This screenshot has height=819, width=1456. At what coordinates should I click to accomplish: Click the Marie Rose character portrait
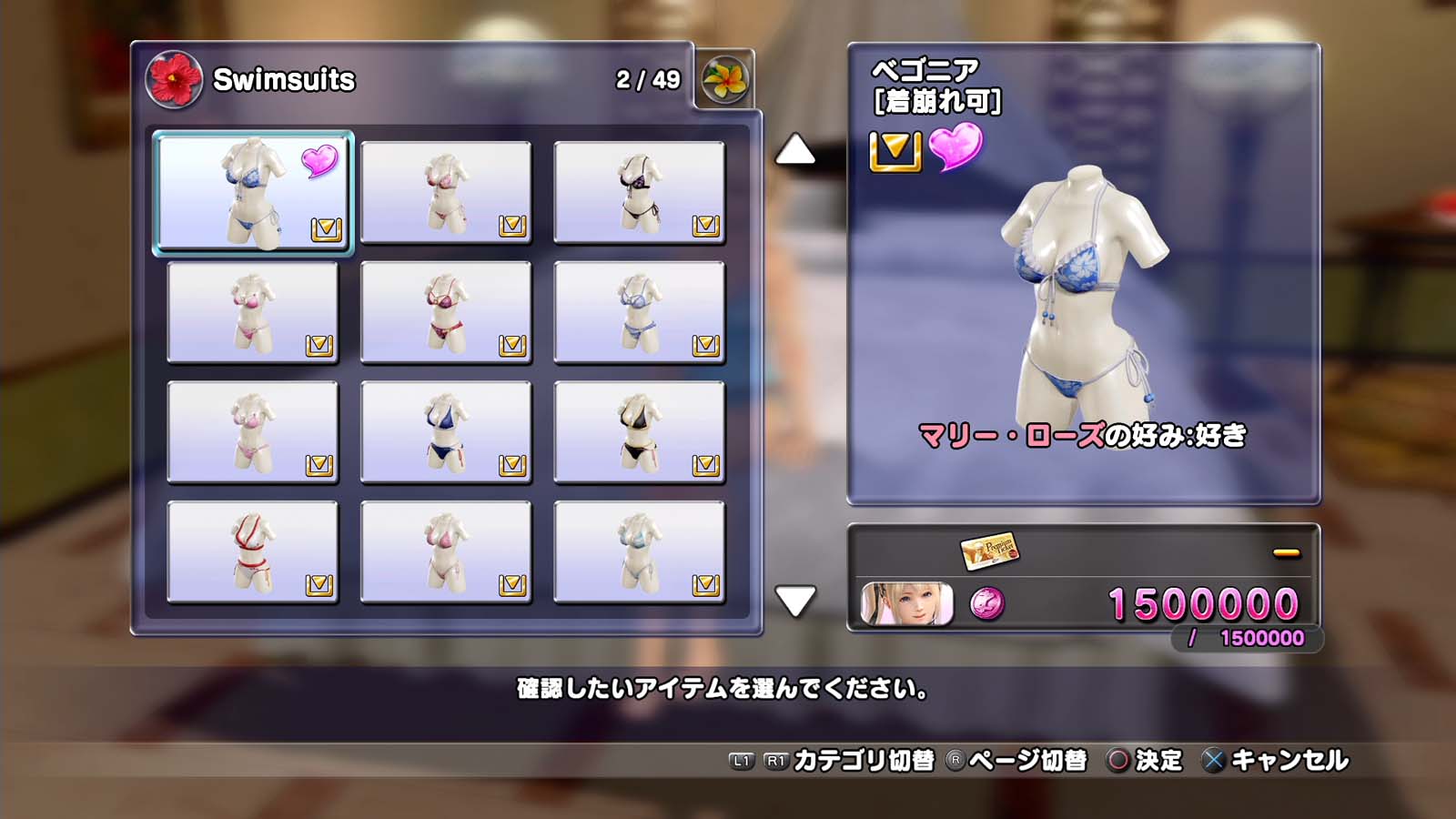[x=906, y=604]
